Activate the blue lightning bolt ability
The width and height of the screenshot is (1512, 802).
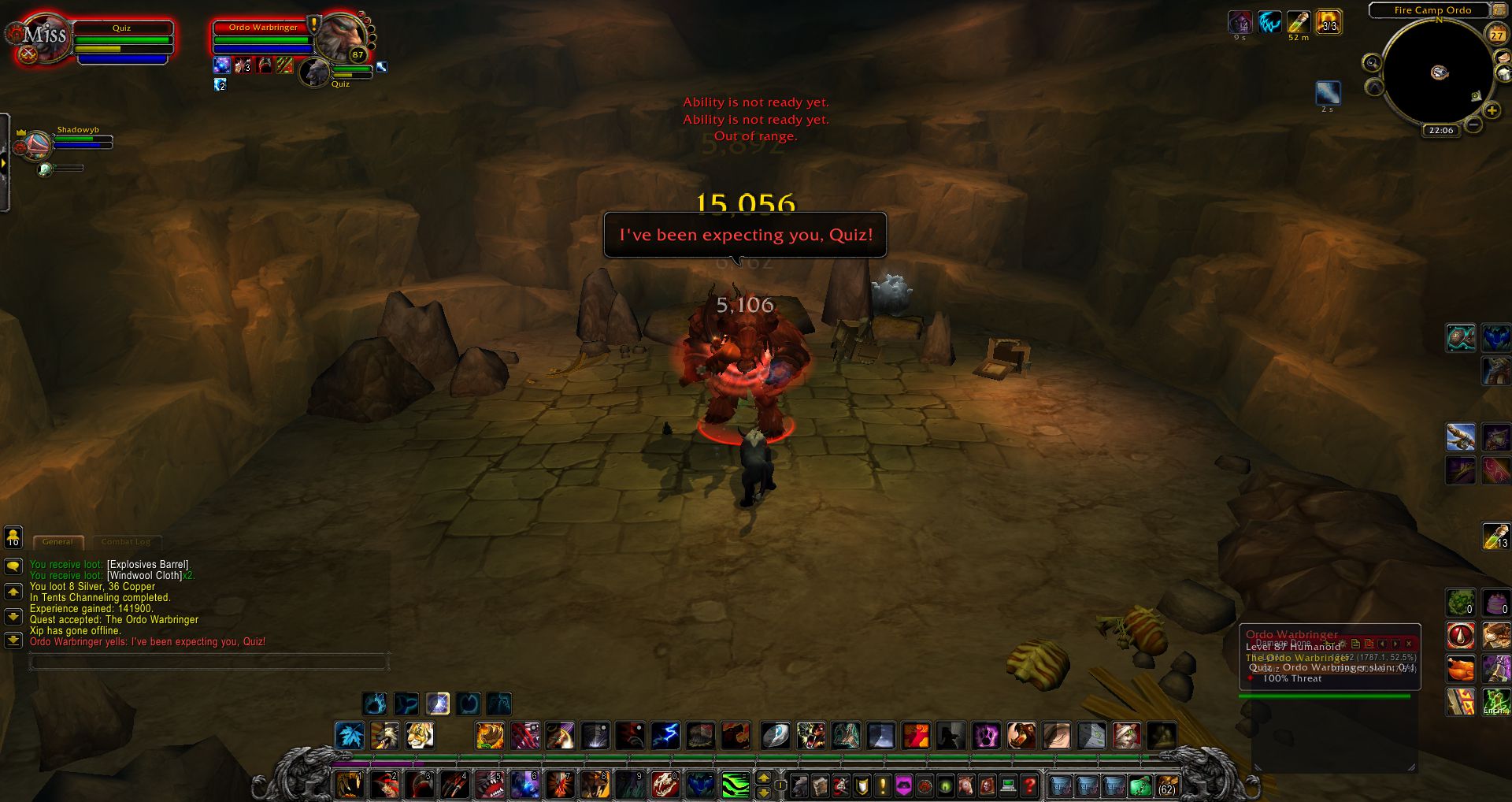click(665, 736)
